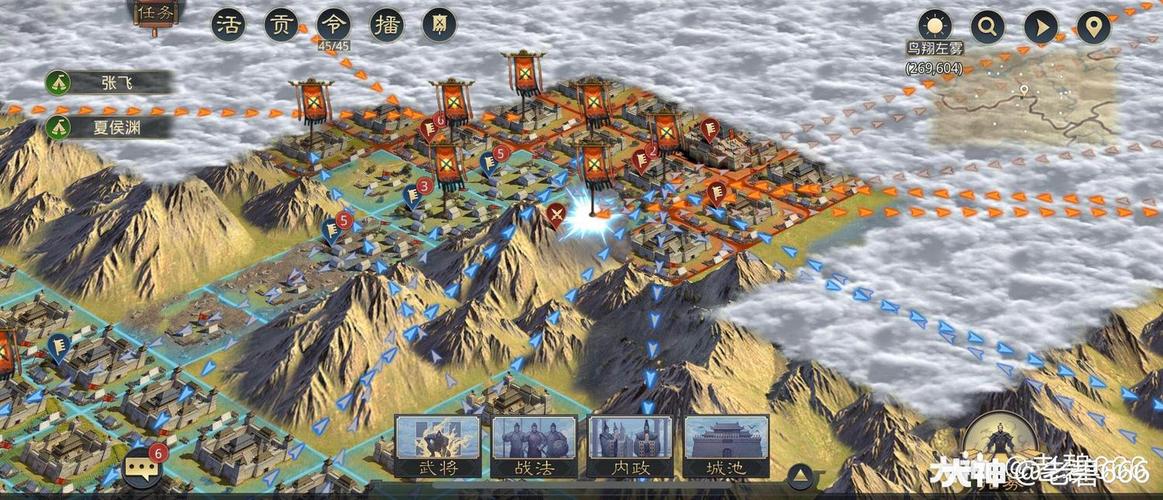Open the 任务 quest panel

coord(154,13)
